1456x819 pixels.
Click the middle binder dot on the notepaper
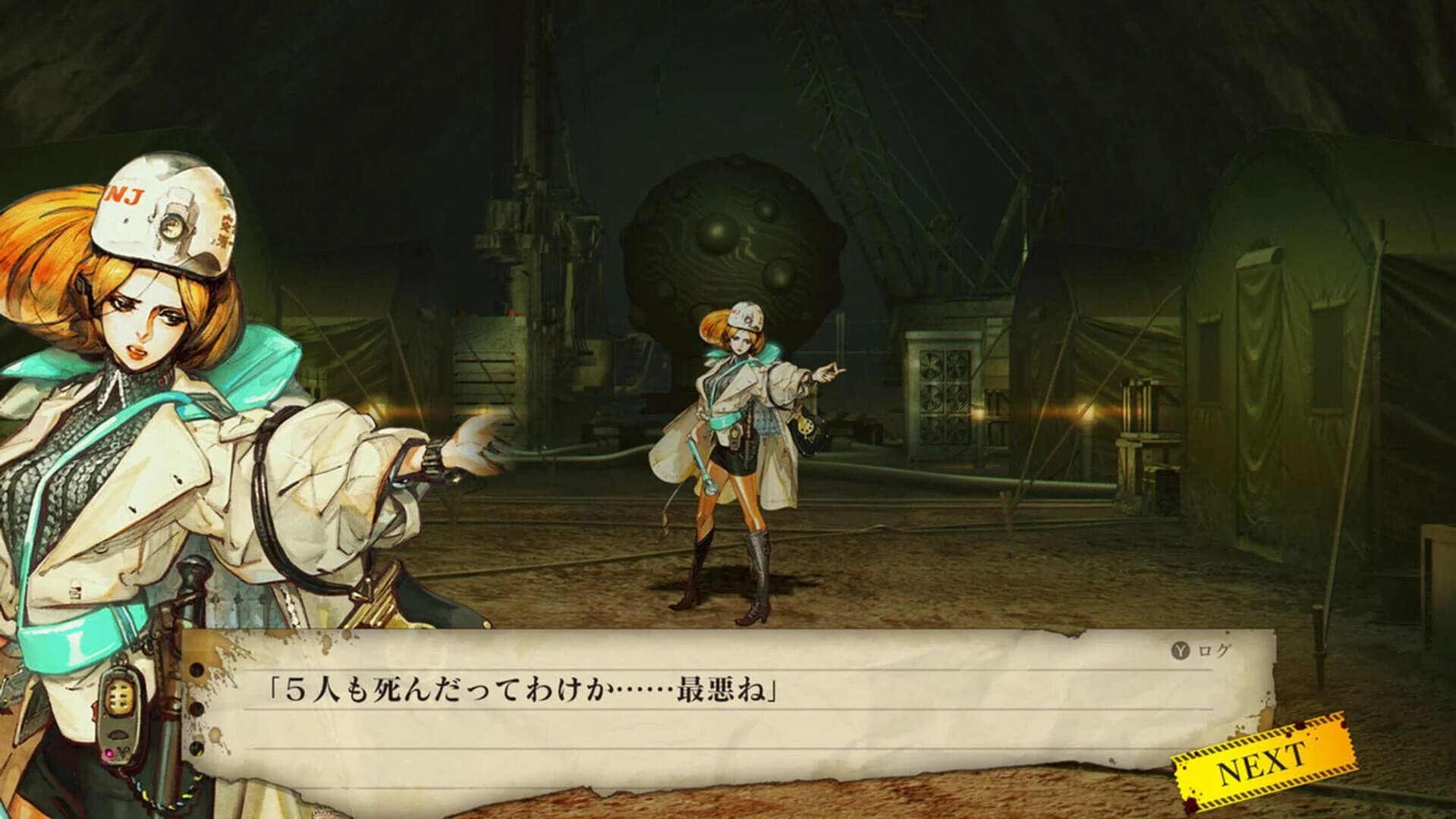click(x=199, y=710)
